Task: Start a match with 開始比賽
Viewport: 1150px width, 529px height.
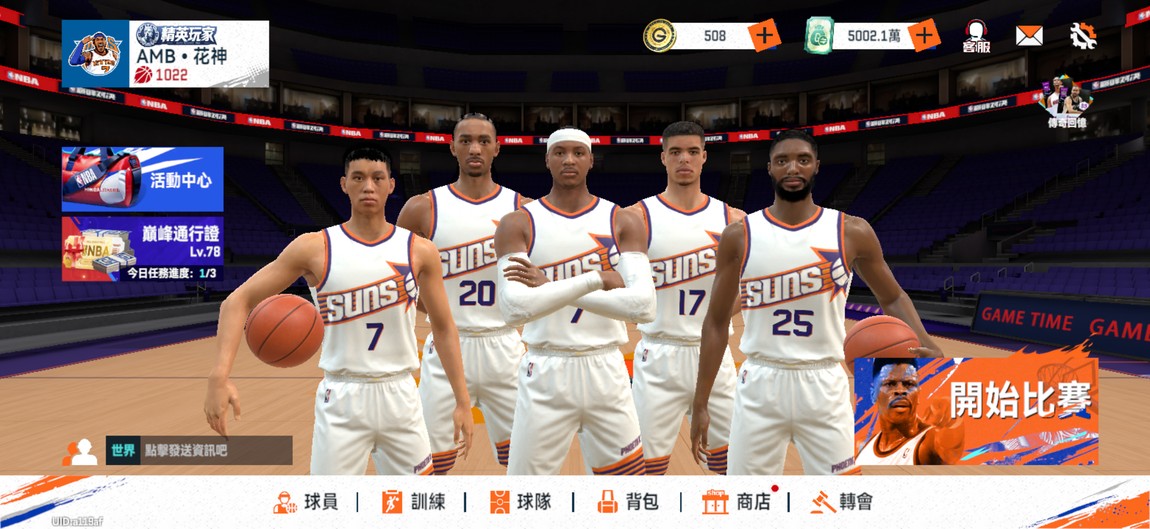Action: [976, 411]
